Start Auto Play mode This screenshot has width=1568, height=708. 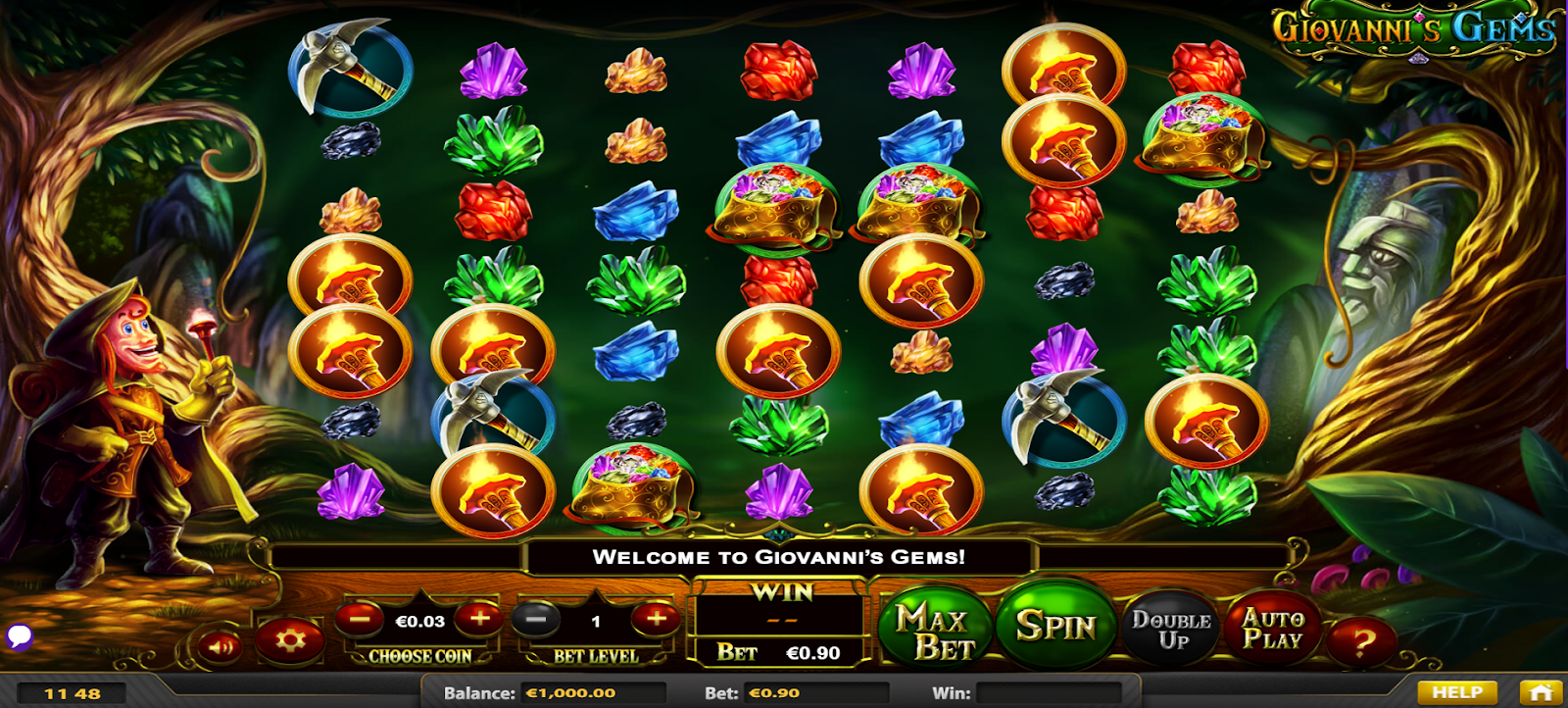point(1272,629)
